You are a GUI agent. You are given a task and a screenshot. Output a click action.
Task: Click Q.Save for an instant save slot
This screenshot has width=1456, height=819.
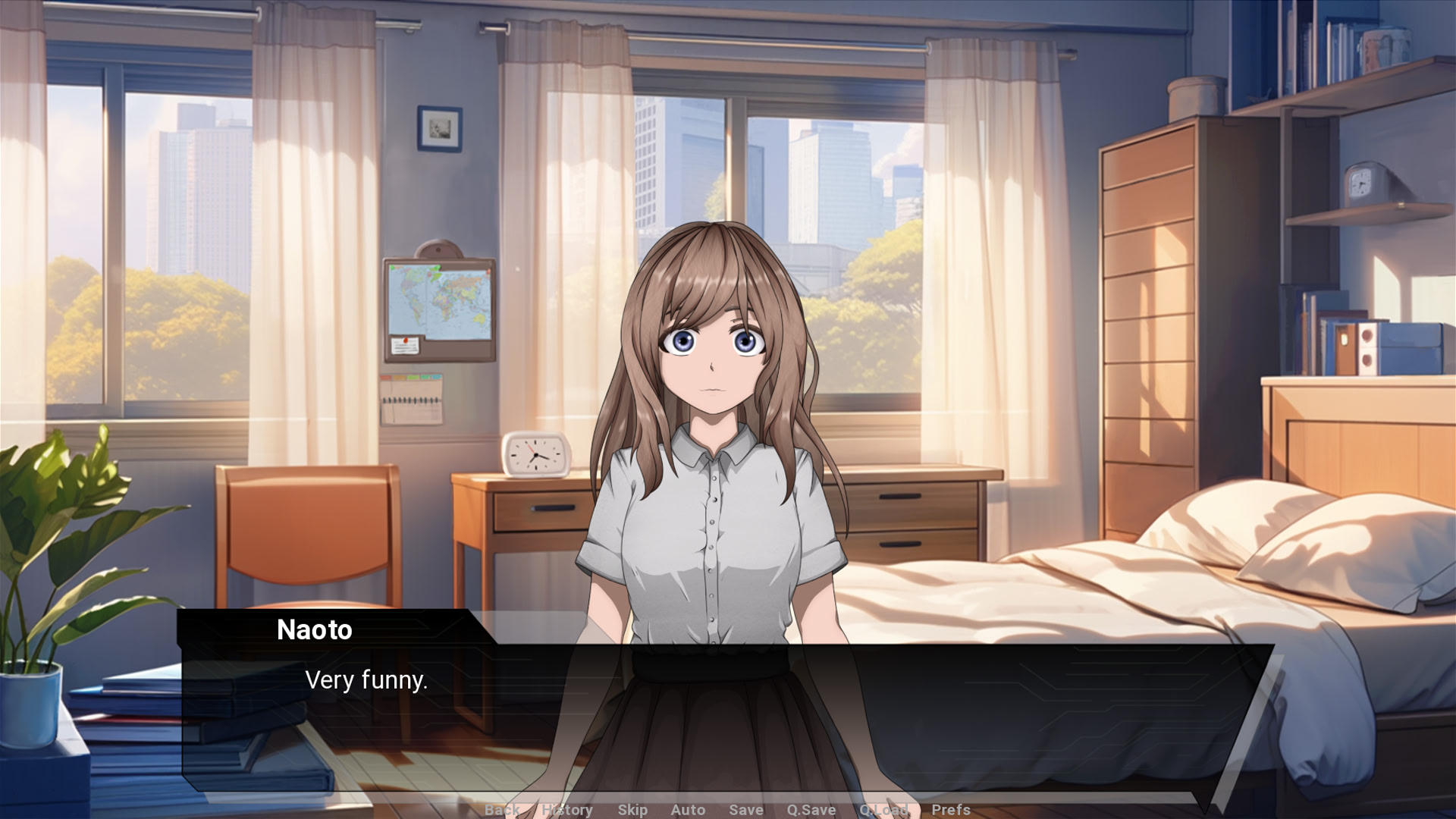[x=811, y=810]
